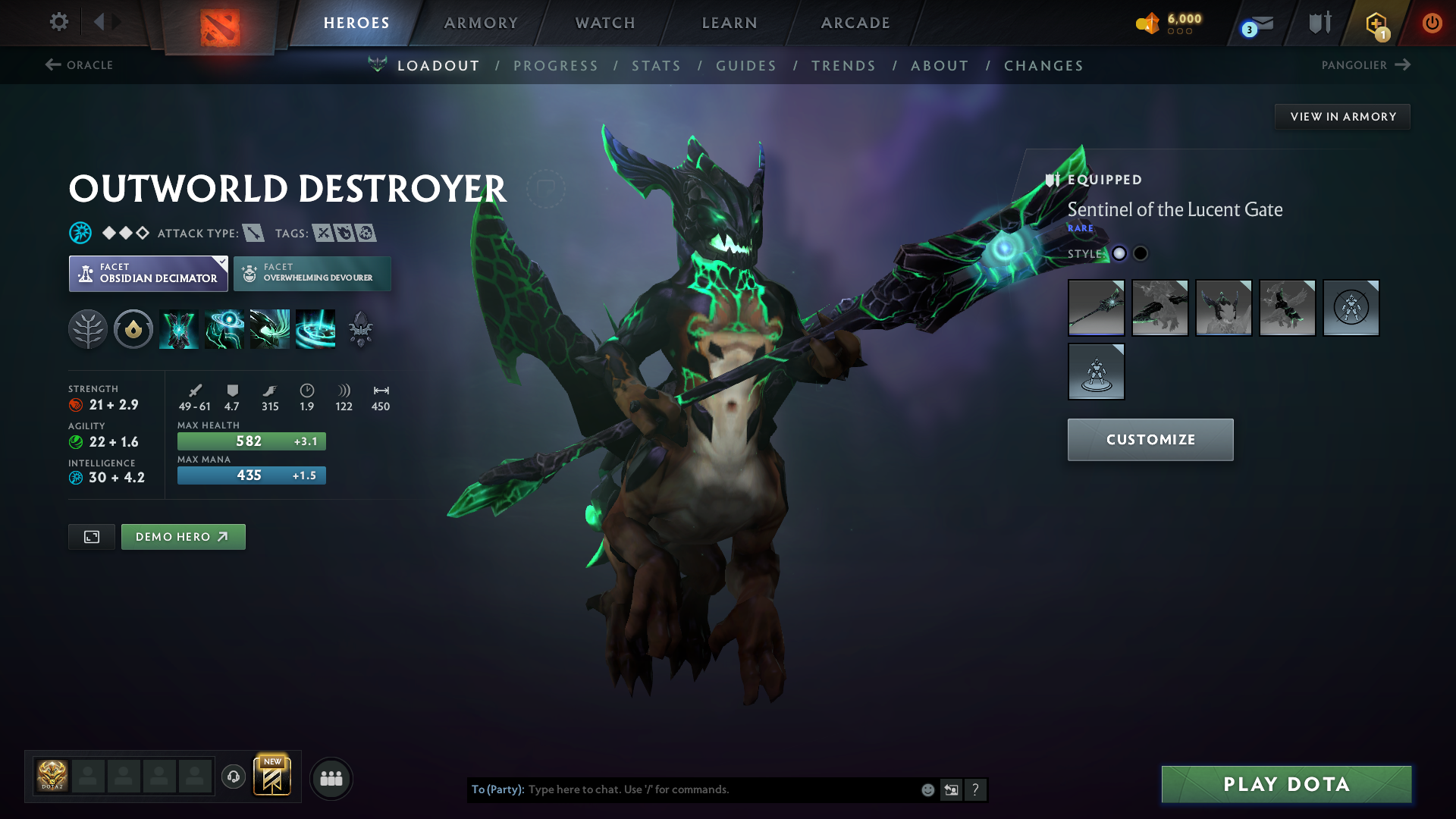
Task: Go back to previous hero Oracle
Action: click(x=80, y=65)
